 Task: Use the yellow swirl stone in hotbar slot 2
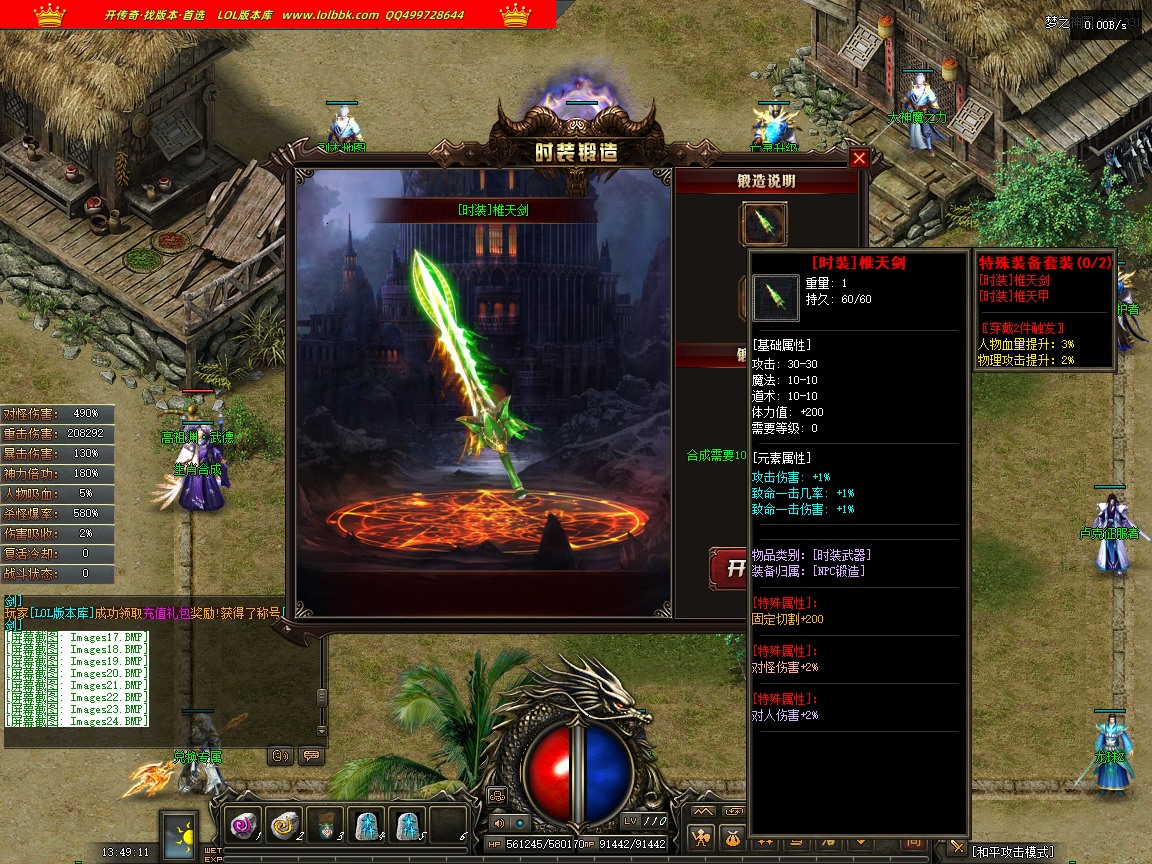[284, 824]
